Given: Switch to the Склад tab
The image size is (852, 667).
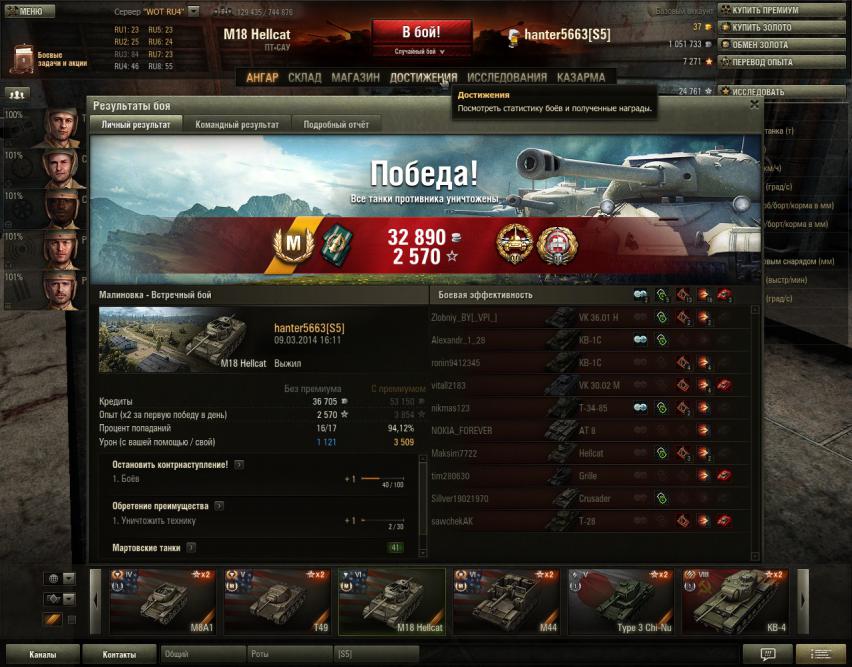Looking at the screenshot, I should coord(304,77).
